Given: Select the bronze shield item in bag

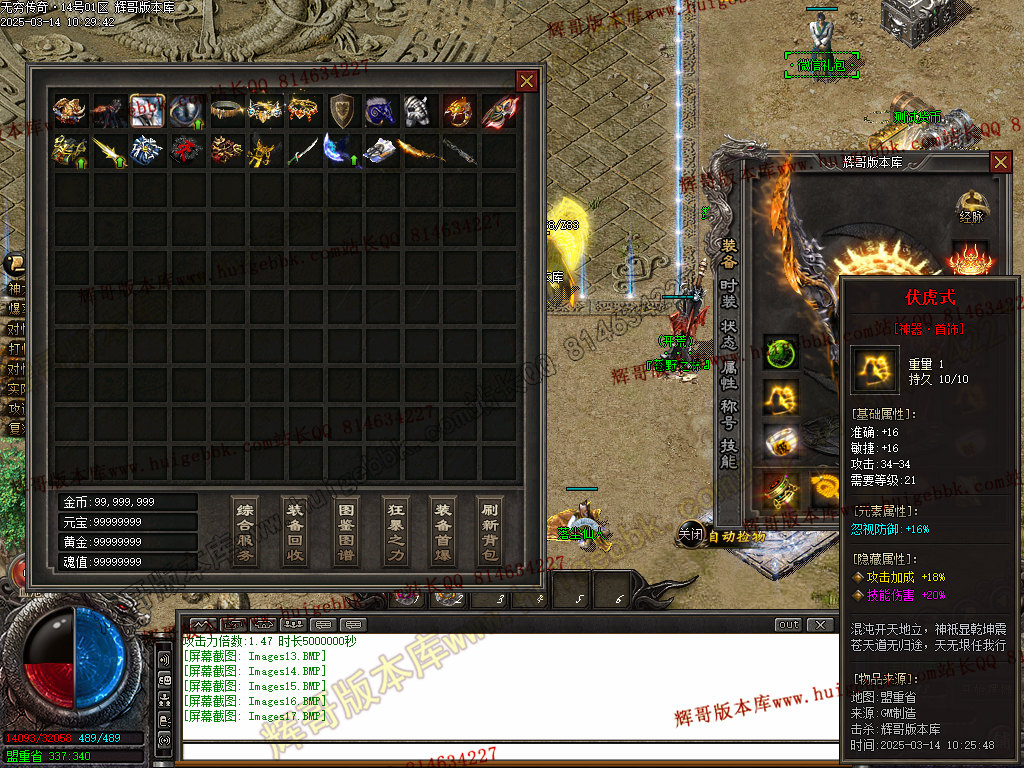Looking at the screenshot, I should tap(343, 110).
